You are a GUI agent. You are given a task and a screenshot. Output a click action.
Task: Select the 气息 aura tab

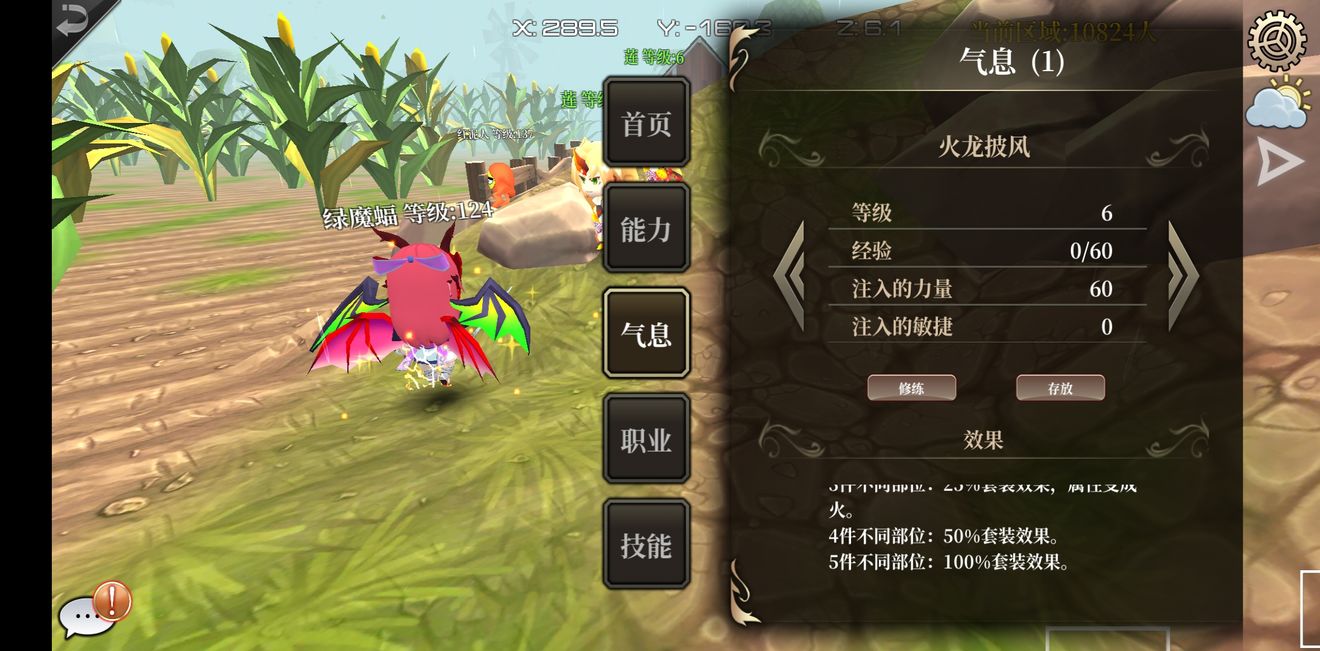click(x=646, y=334)
